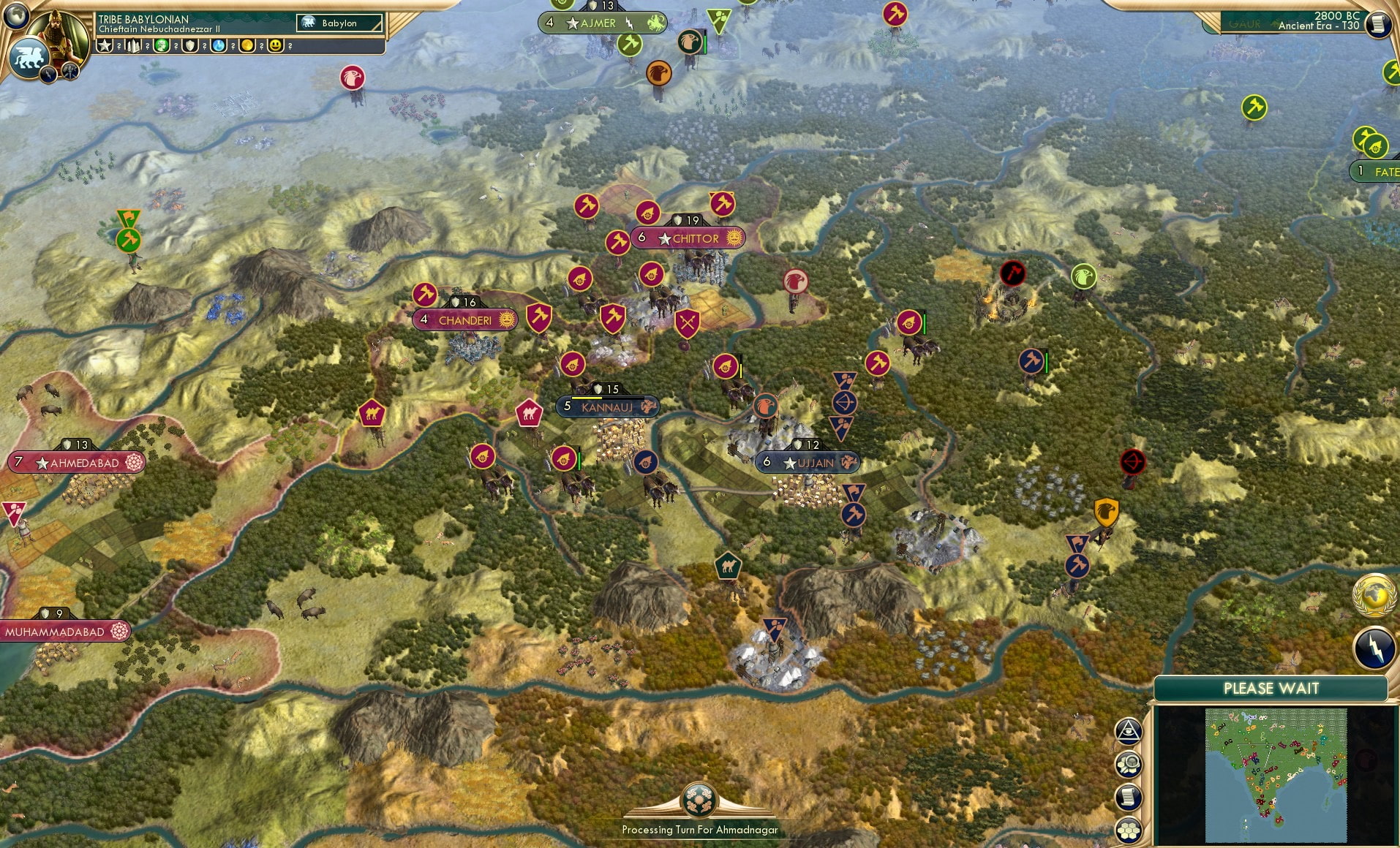Click the gold coin indicator in the stat bar

247,46
